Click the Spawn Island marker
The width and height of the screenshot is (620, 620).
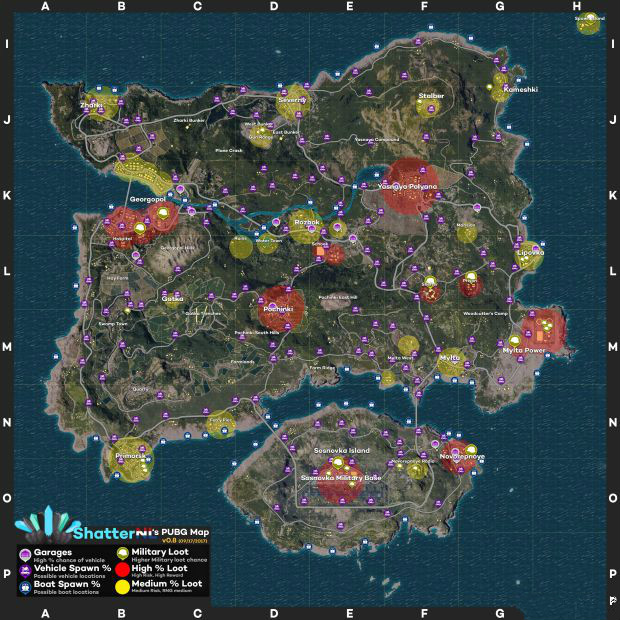click(x=588, y=22)
